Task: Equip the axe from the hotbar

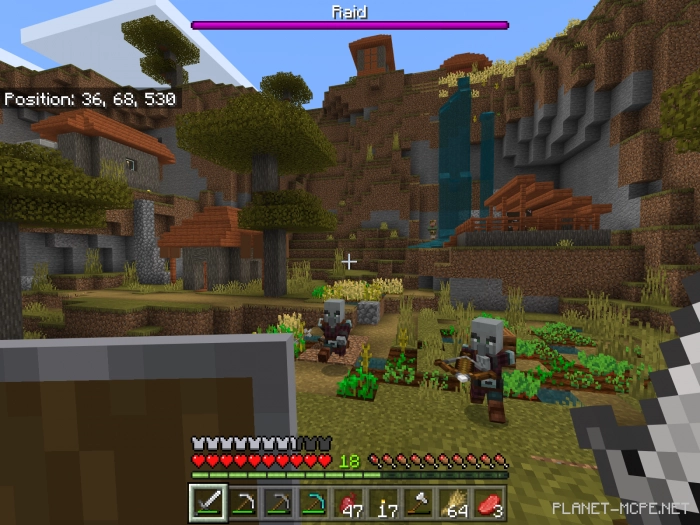Action: click(422, 502)
